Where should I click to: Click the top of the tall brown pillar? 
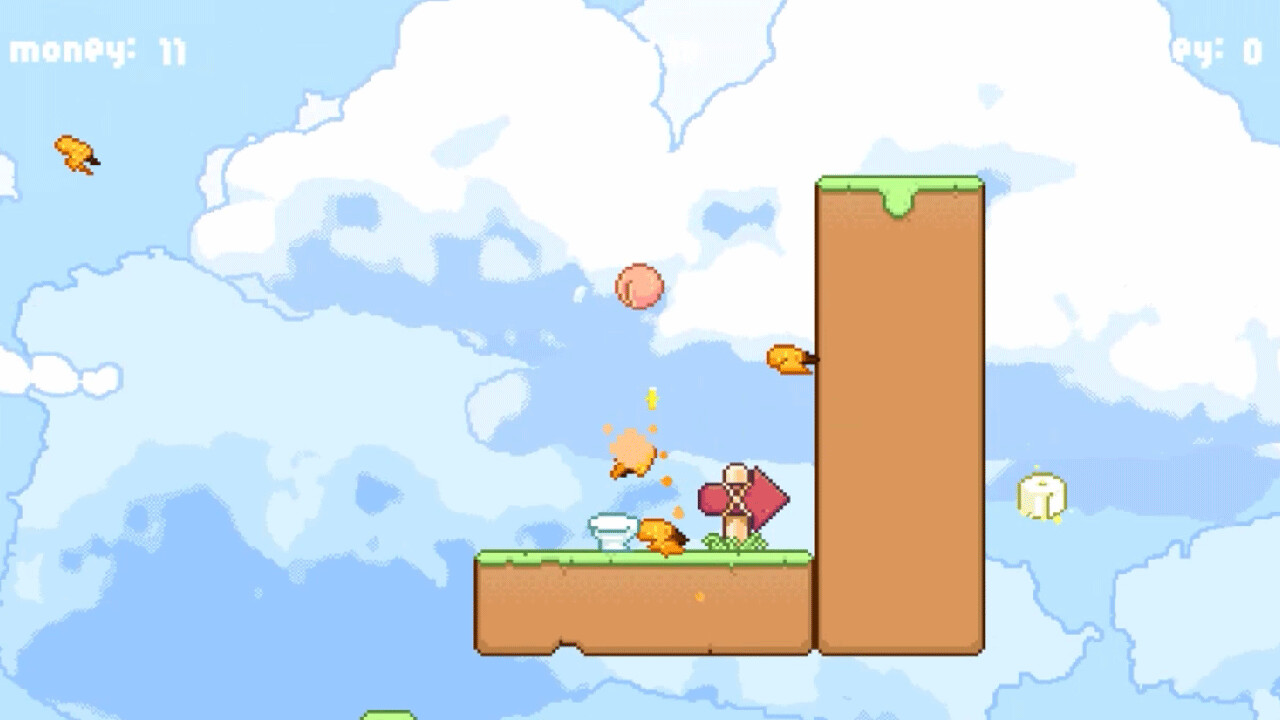coord(898,185)
